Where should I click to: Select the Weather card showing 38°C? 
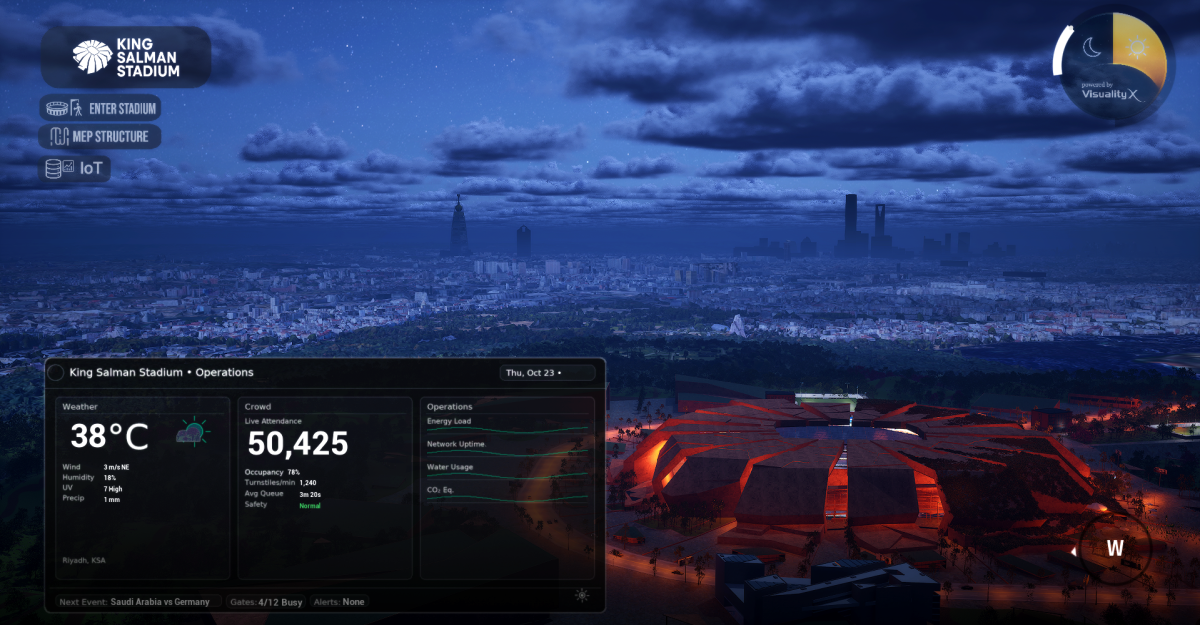pos(143,488)
